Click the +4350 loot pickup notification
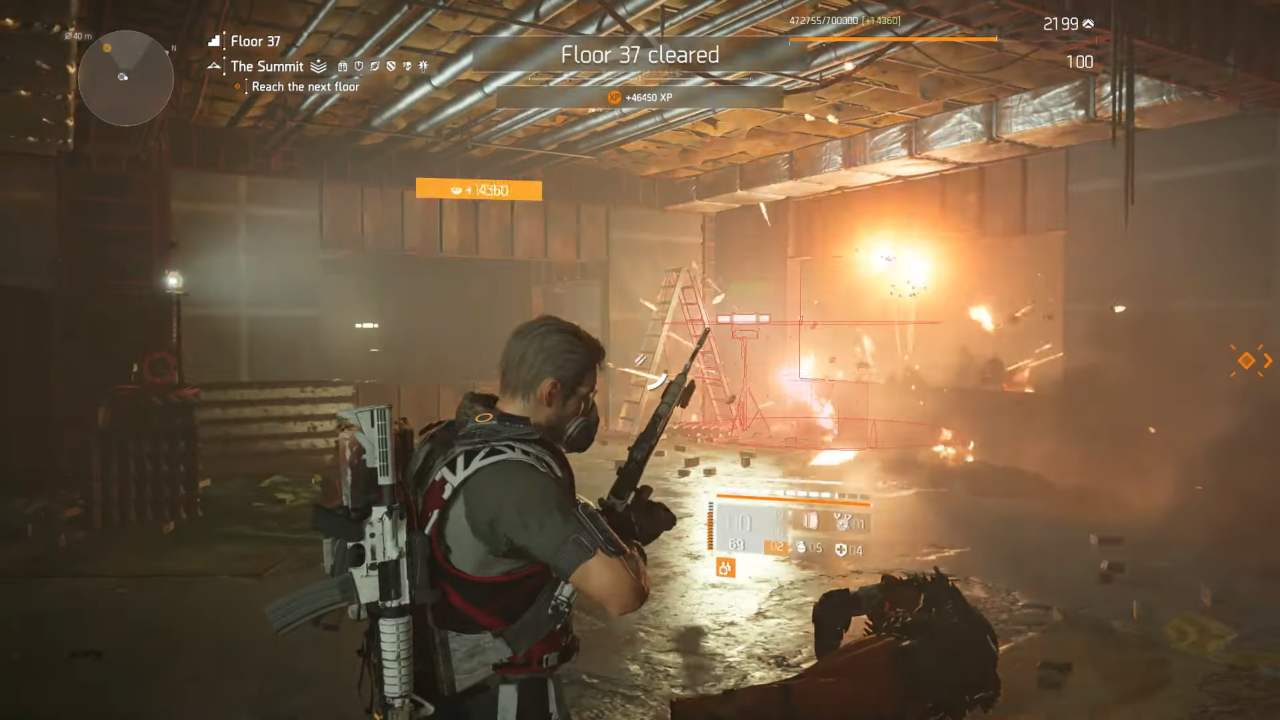The height and width of the screenshot is (720, 1280). 479,188
